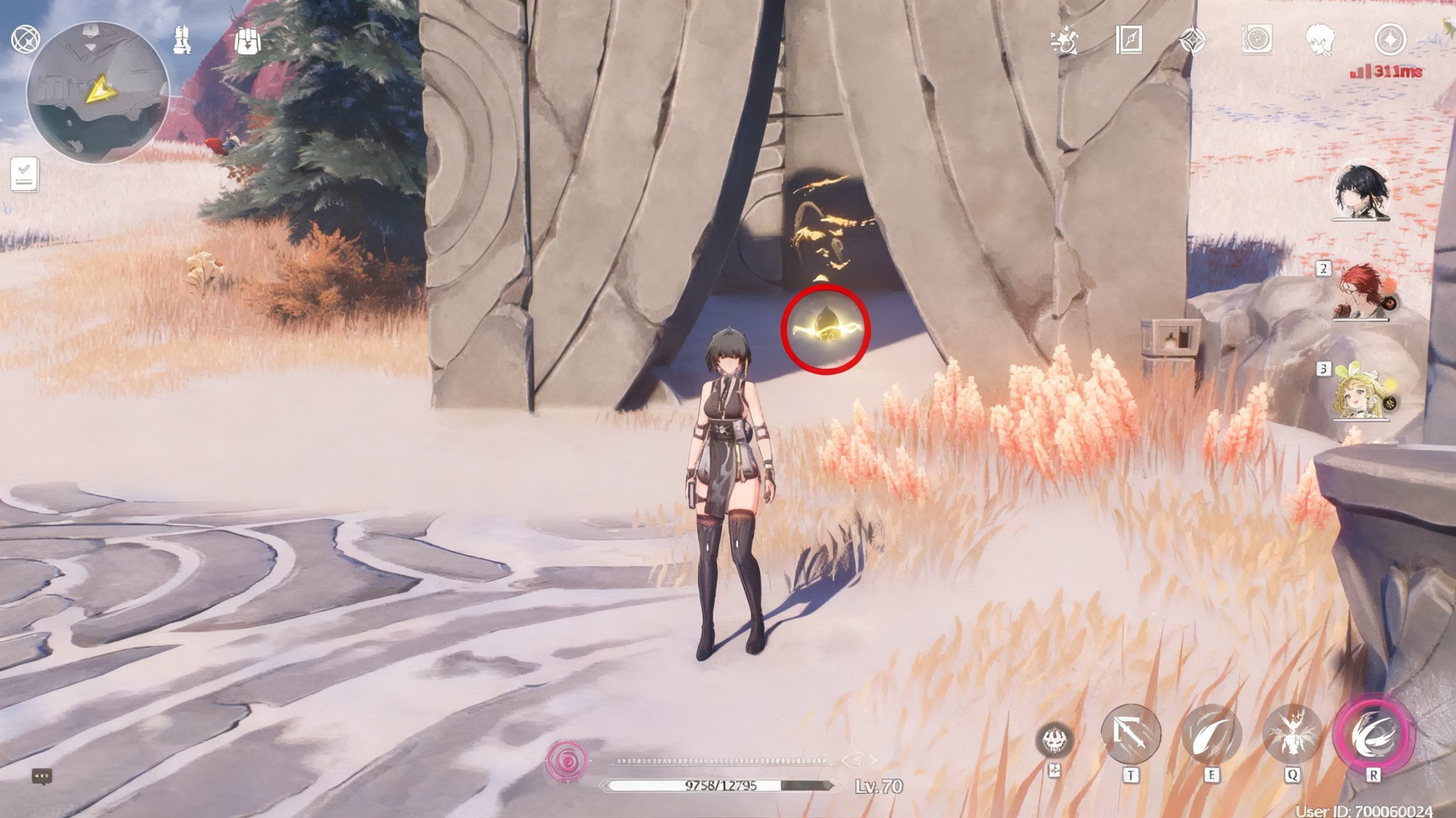
Task: Activate the feather slash resonance skill
Action: click(1211, 734)
